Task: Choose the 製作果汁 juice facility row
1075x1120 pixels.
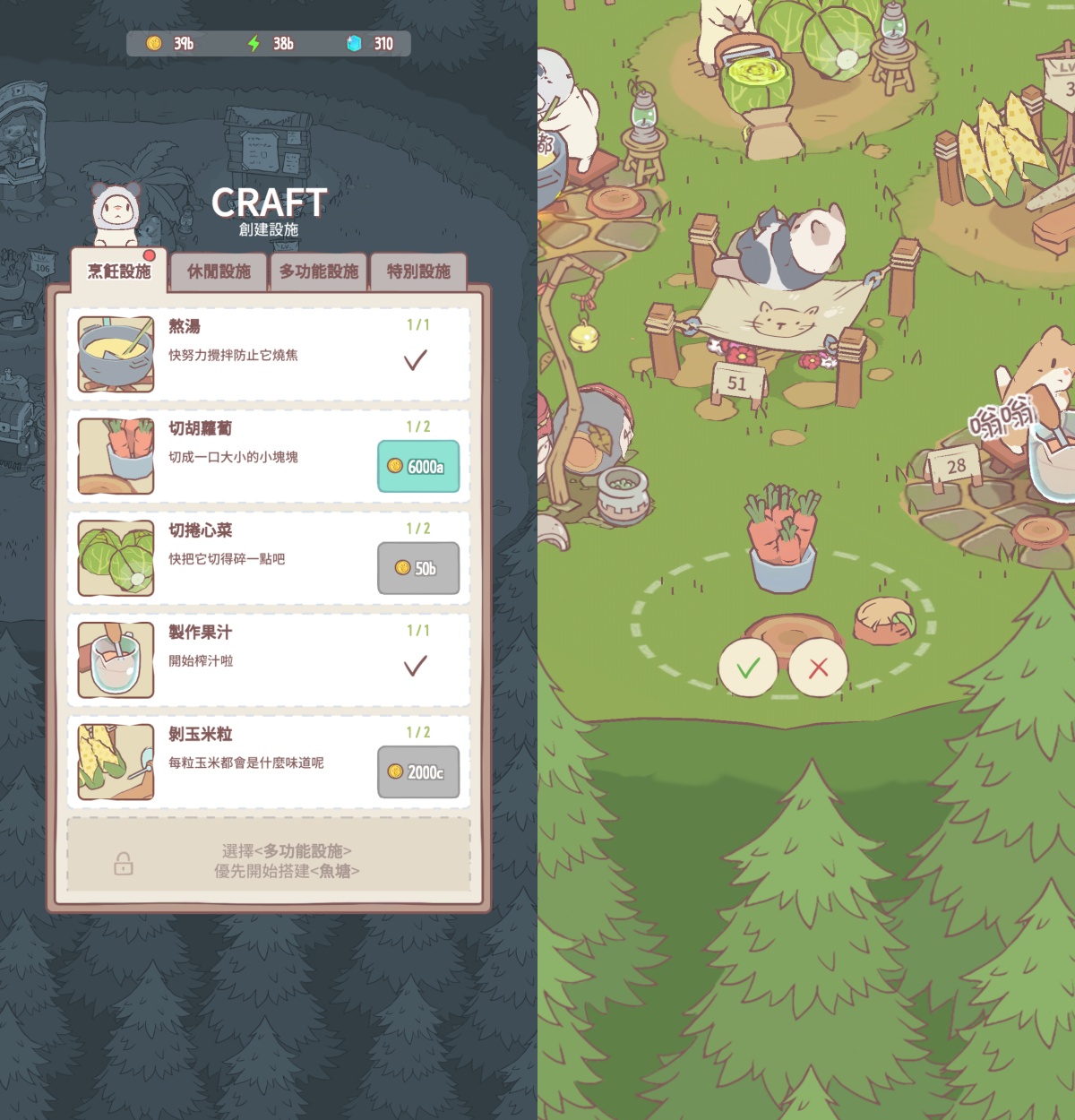Action: pos(269,659)
